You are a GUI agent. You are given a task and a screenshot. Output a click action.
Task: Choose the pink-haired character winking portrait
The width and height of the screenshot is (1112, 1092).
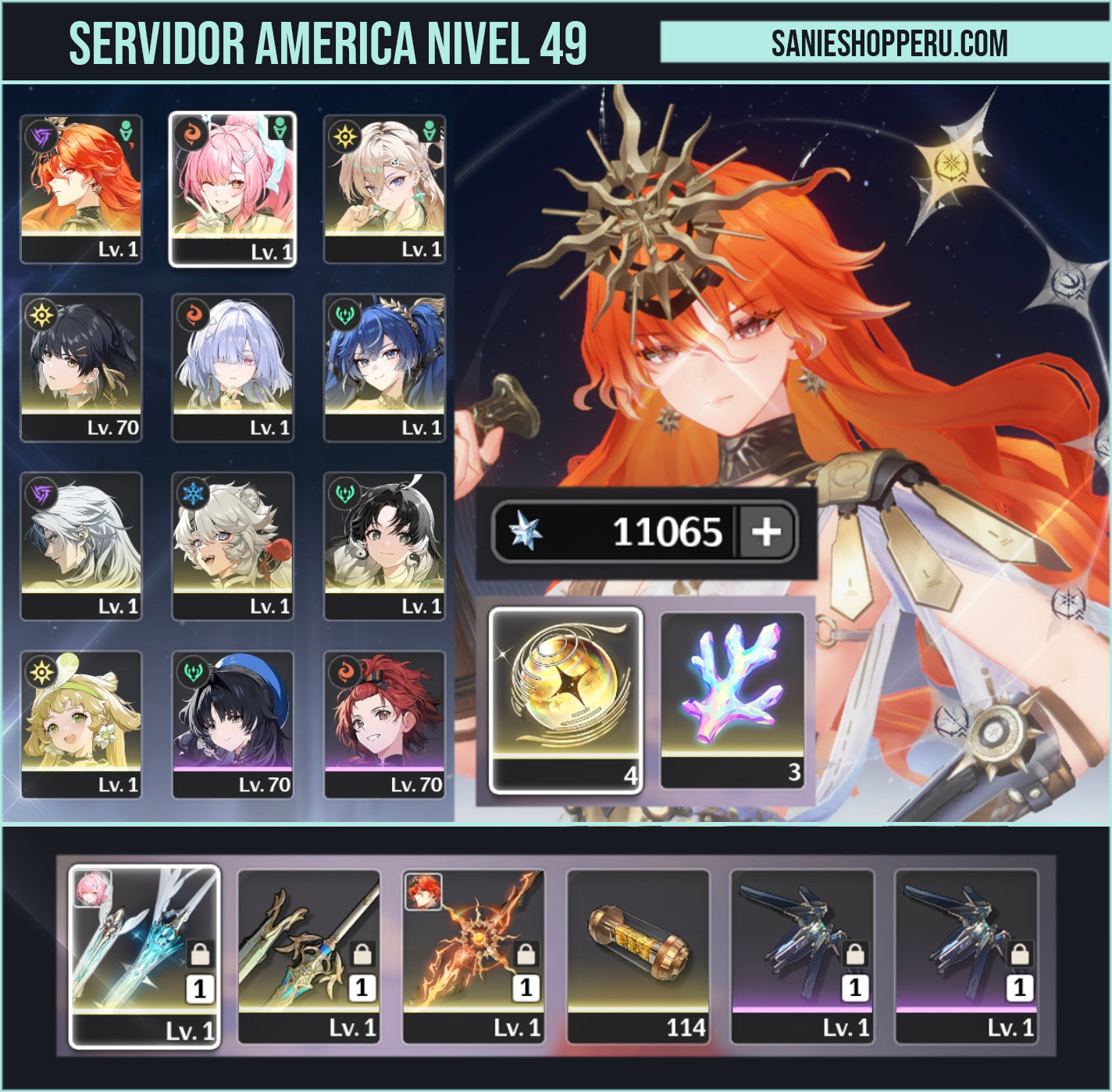pyautogui.click(x=233, y=189)
